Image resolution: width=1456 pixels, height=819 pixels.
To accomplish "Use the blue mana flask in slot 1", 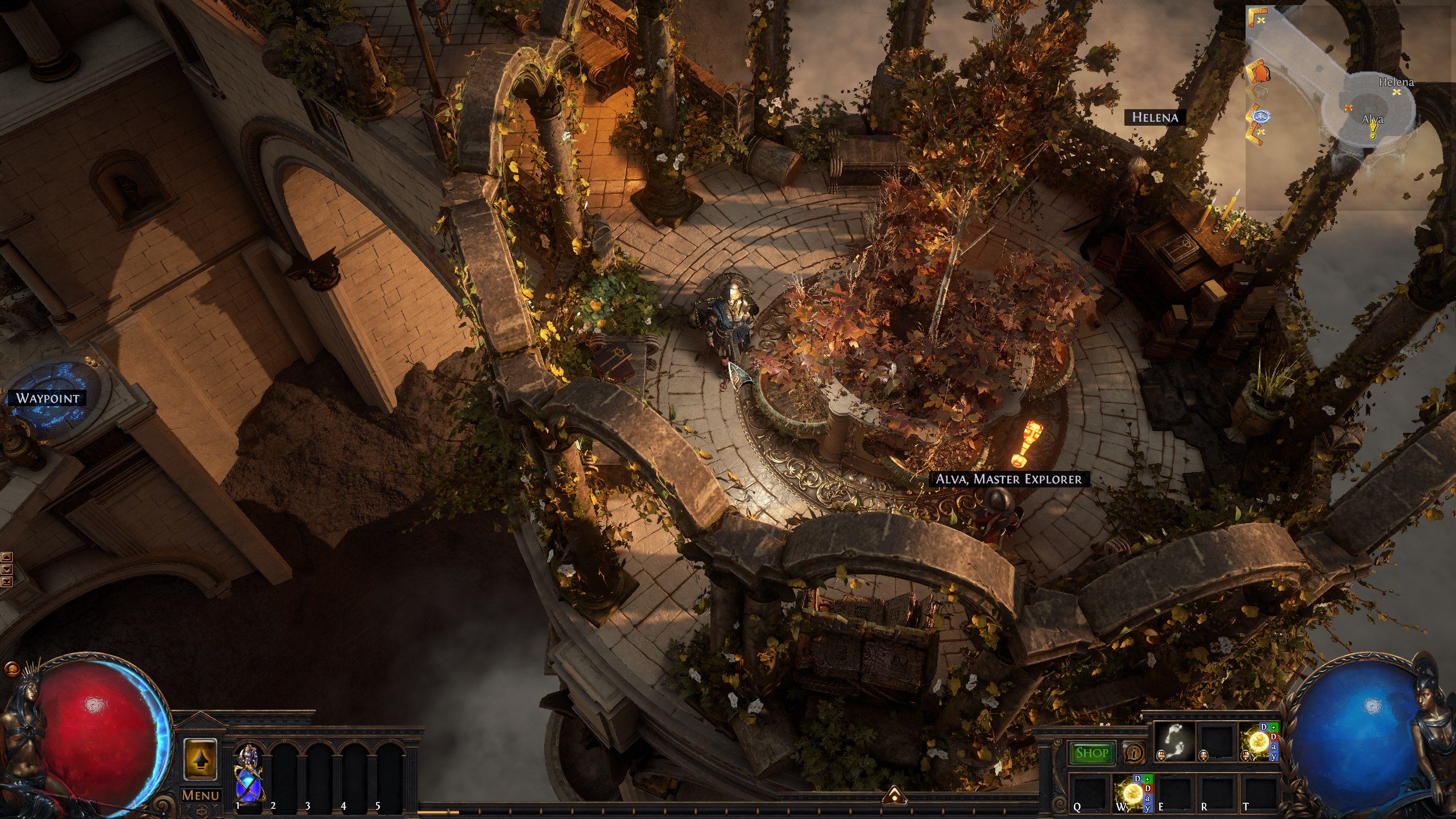I will tap(247, 773).
